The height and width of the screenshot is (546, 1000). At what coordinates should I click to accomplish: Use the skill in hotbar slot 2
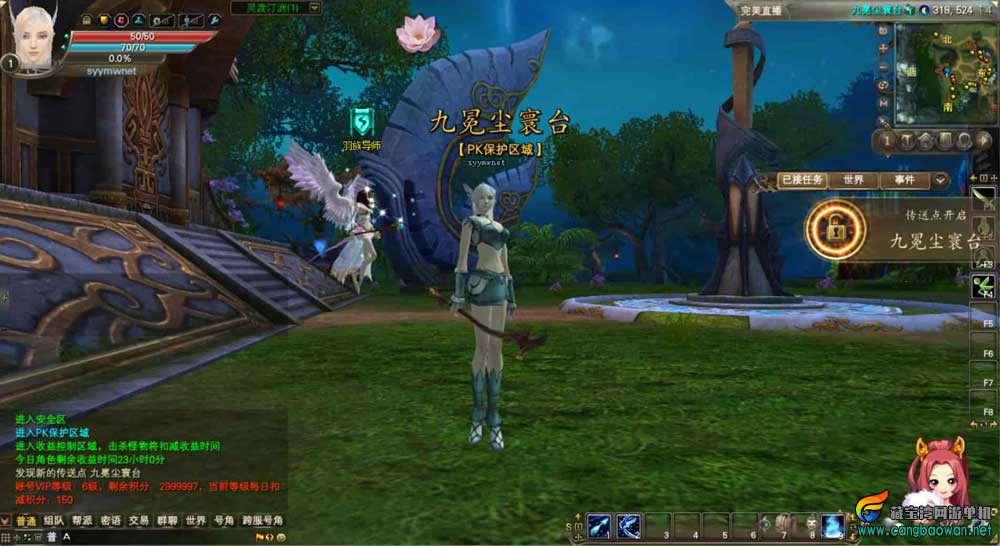click(x=629, y=524)
